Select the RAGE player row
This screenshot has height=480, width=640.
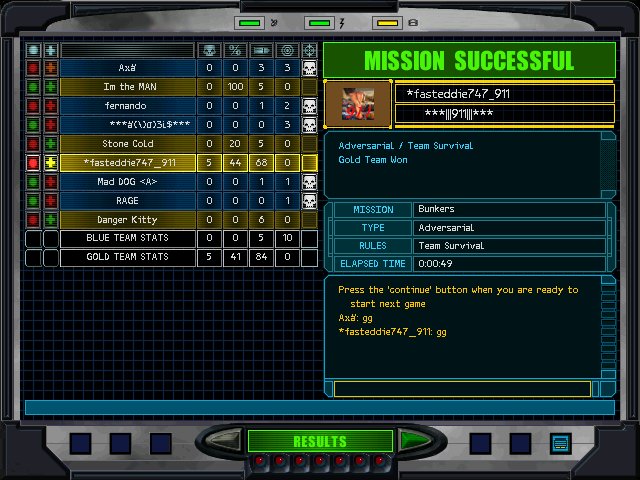click(127, 201)
